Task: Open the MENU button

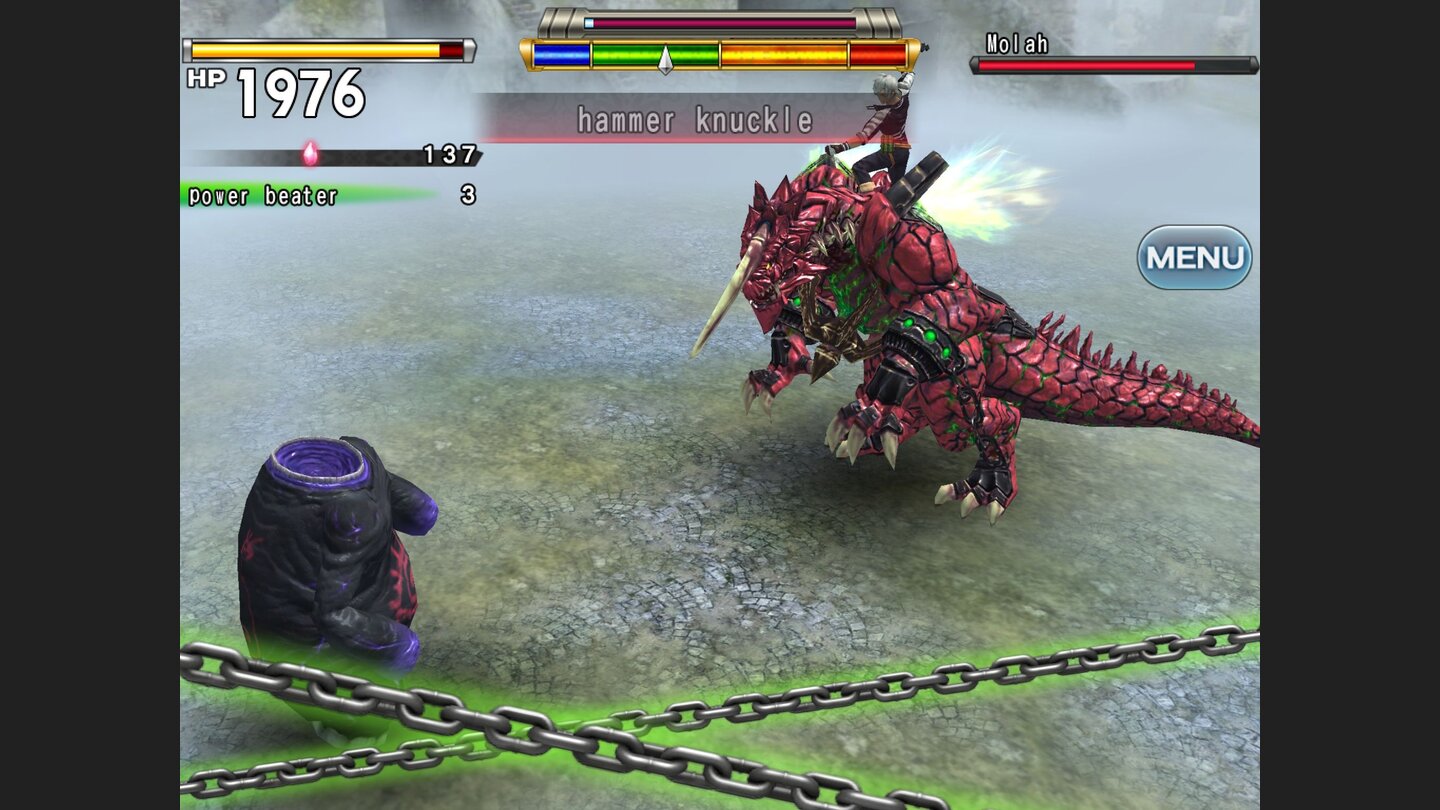Action: click(x=1194, y=258)
